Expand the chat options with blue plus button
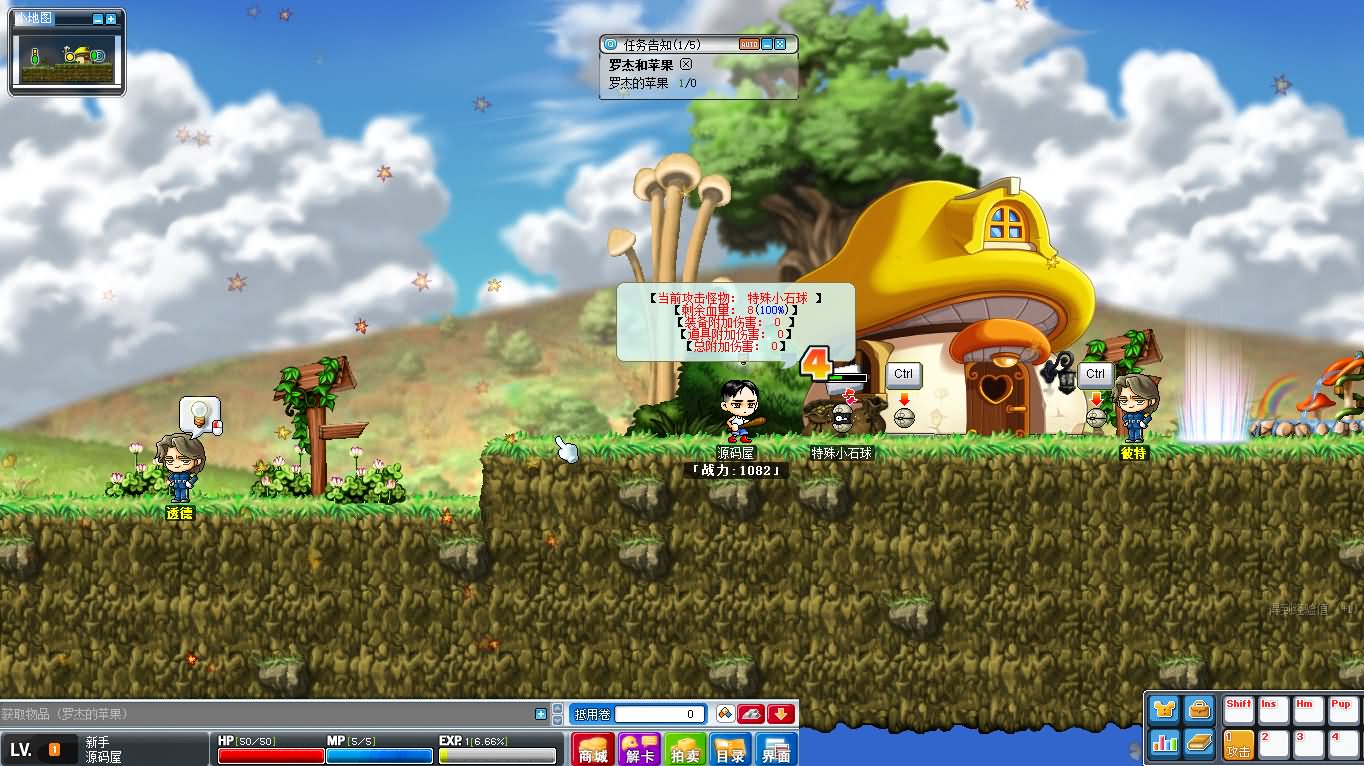Screen dimensions: 1364x766 coord(540,713)
